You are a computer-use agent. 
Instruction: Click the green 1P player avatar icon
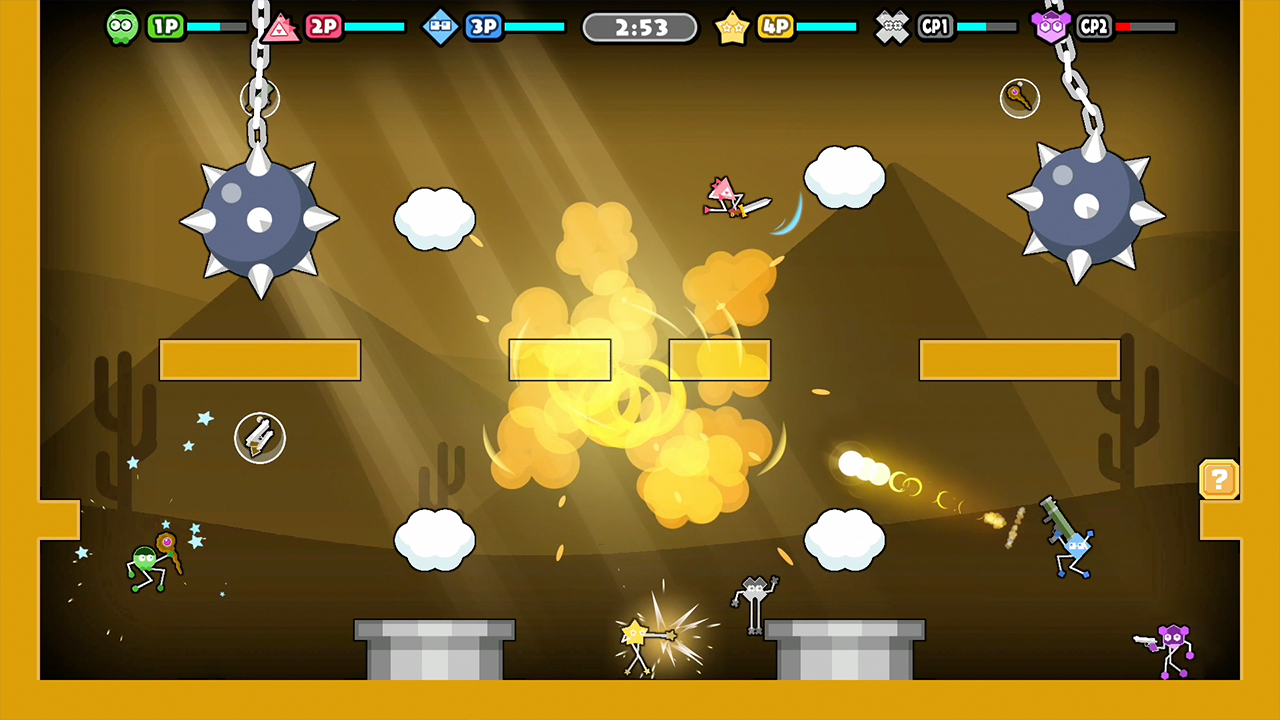pyautogui.click(x=121, y=26)
